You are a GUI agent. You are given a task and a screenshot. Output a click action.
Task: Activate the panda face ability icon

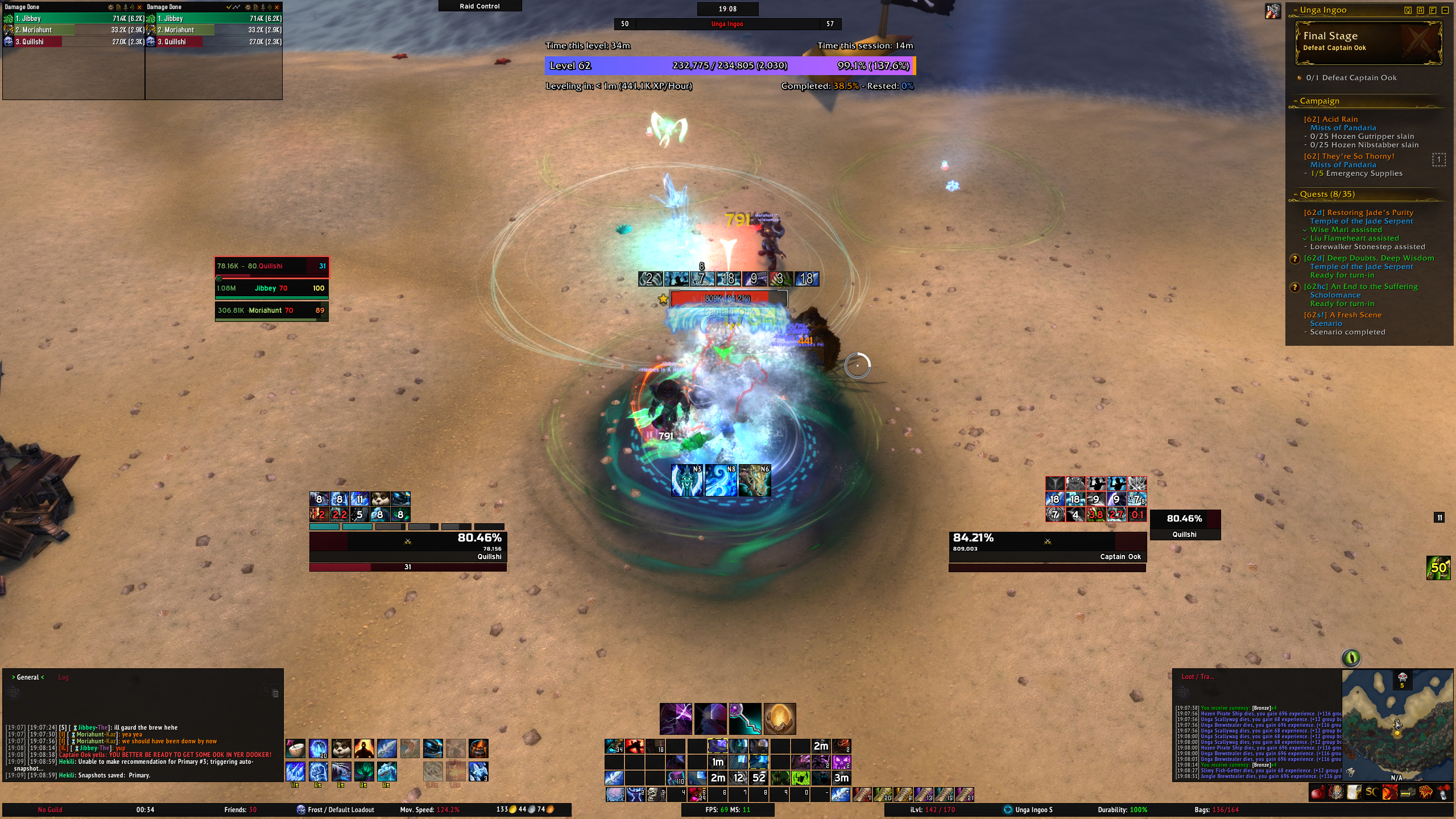click(x=341, y=748)
